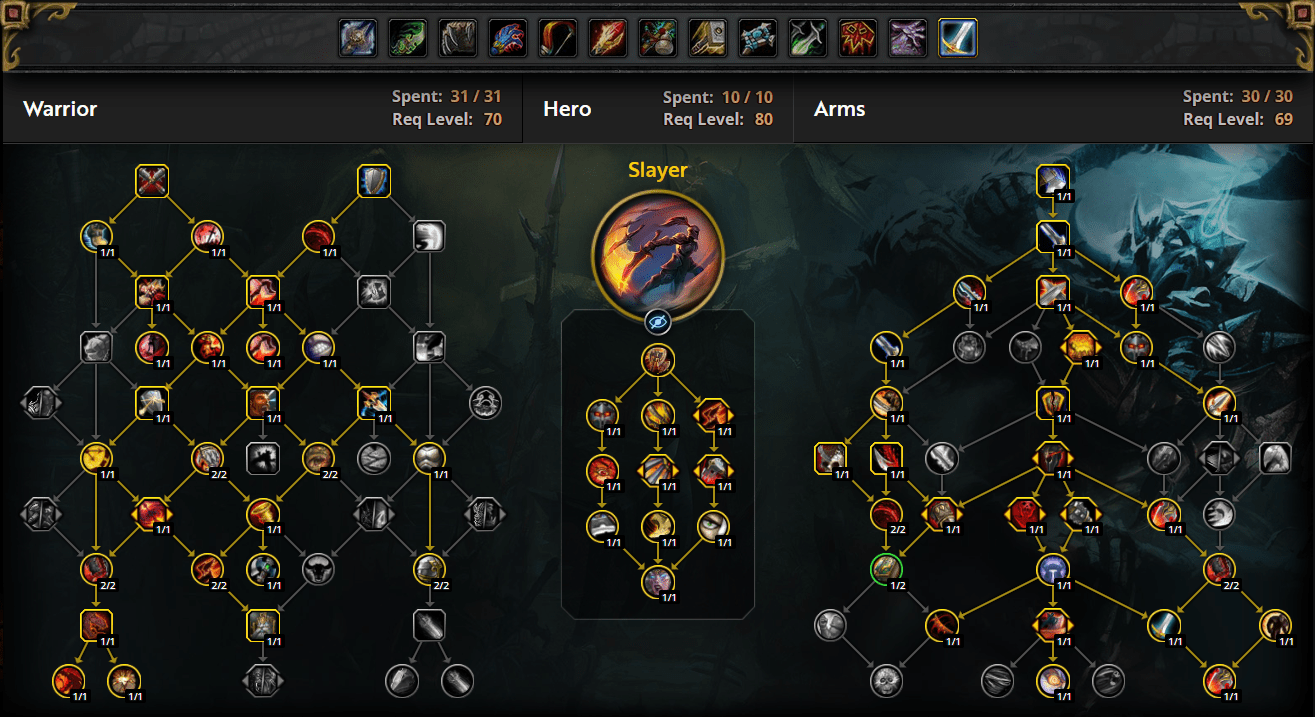Open the Priest class talent tree
Viewport: 1315px width, 717px height.
pyautogui.click(x=758, y=38)
